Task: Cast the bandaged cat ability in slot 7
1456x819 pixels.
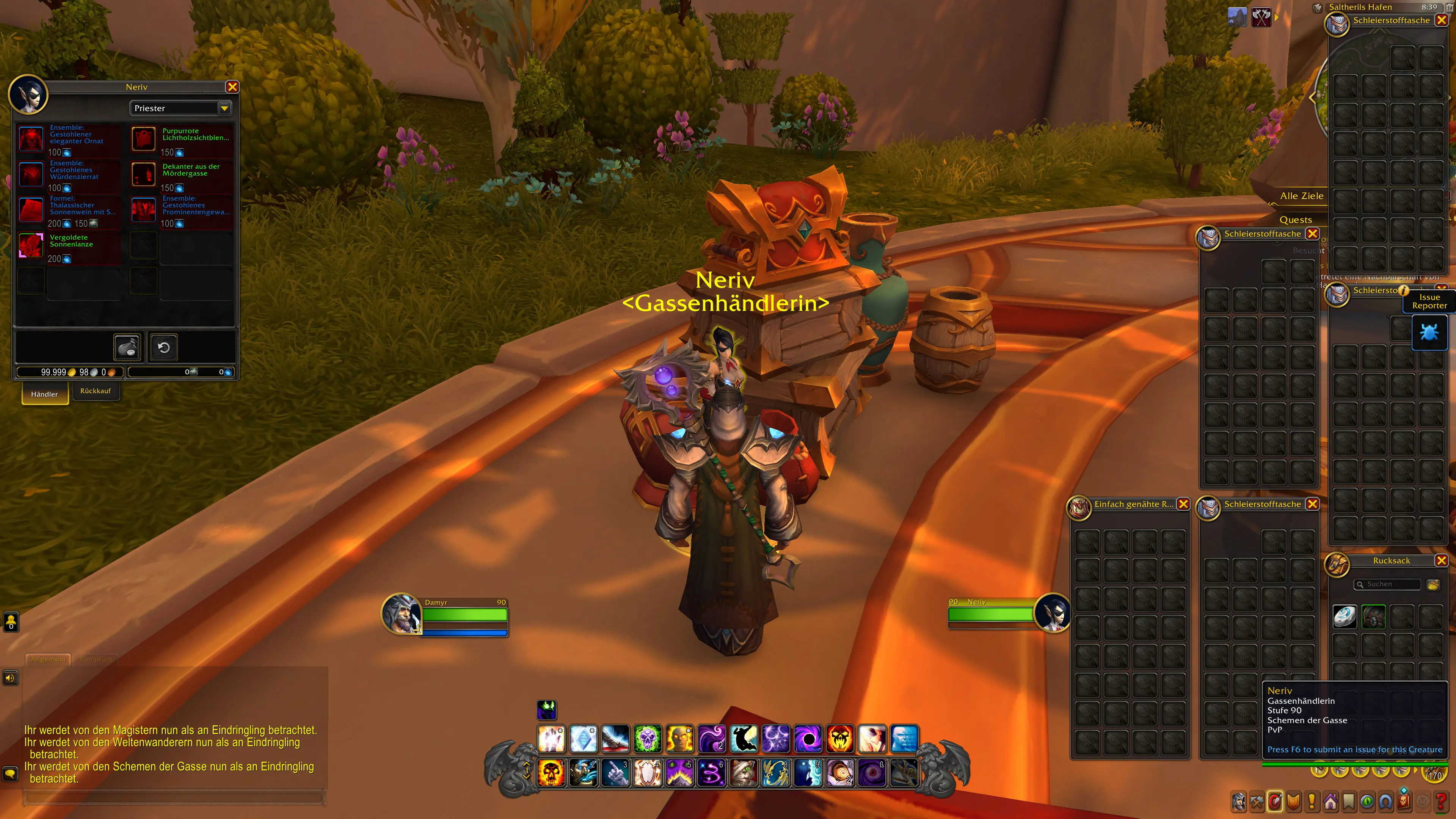Action: (744, 773)
